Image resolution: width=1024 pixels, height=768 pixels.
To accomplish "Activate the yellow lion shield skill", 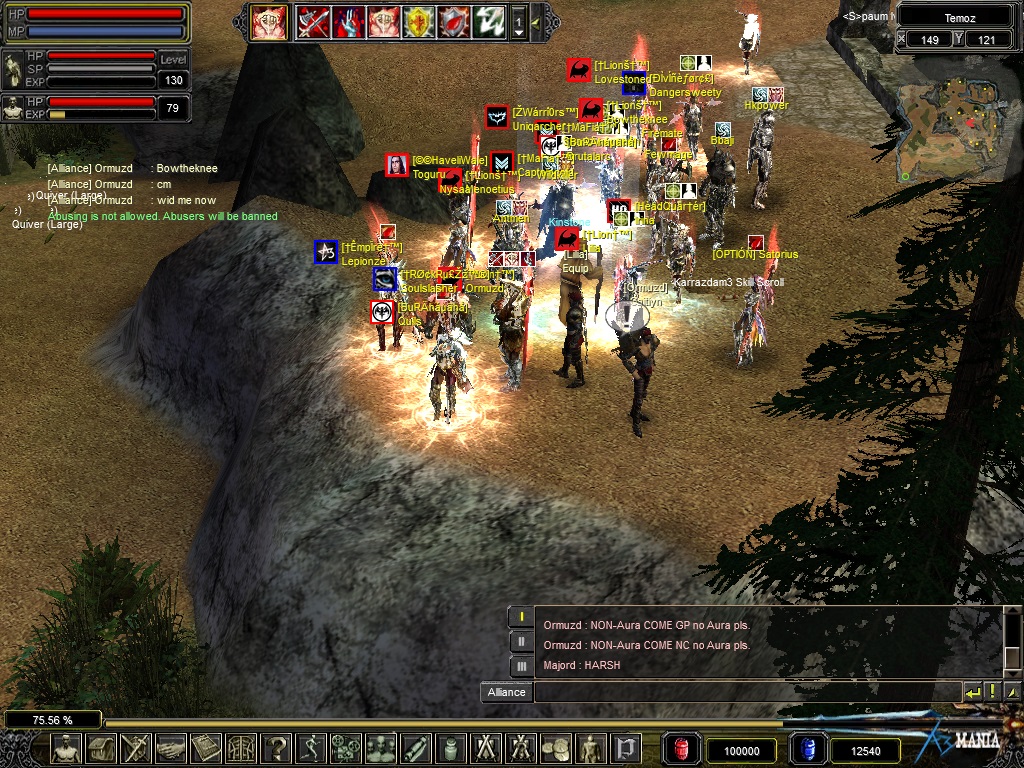I will [419, 21].
